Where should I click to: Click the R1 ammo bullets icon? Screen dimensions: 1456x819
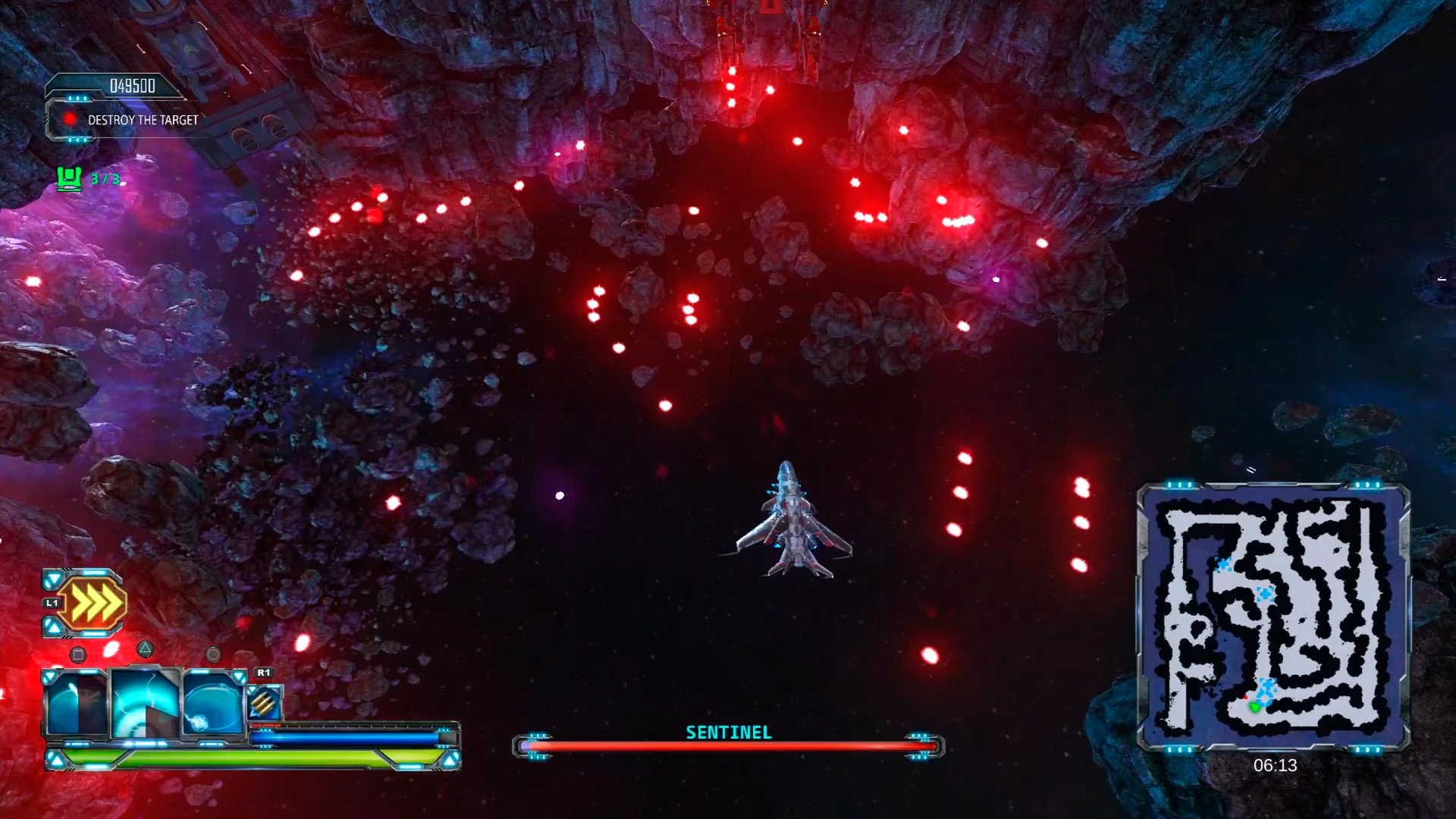click(263, 701)
